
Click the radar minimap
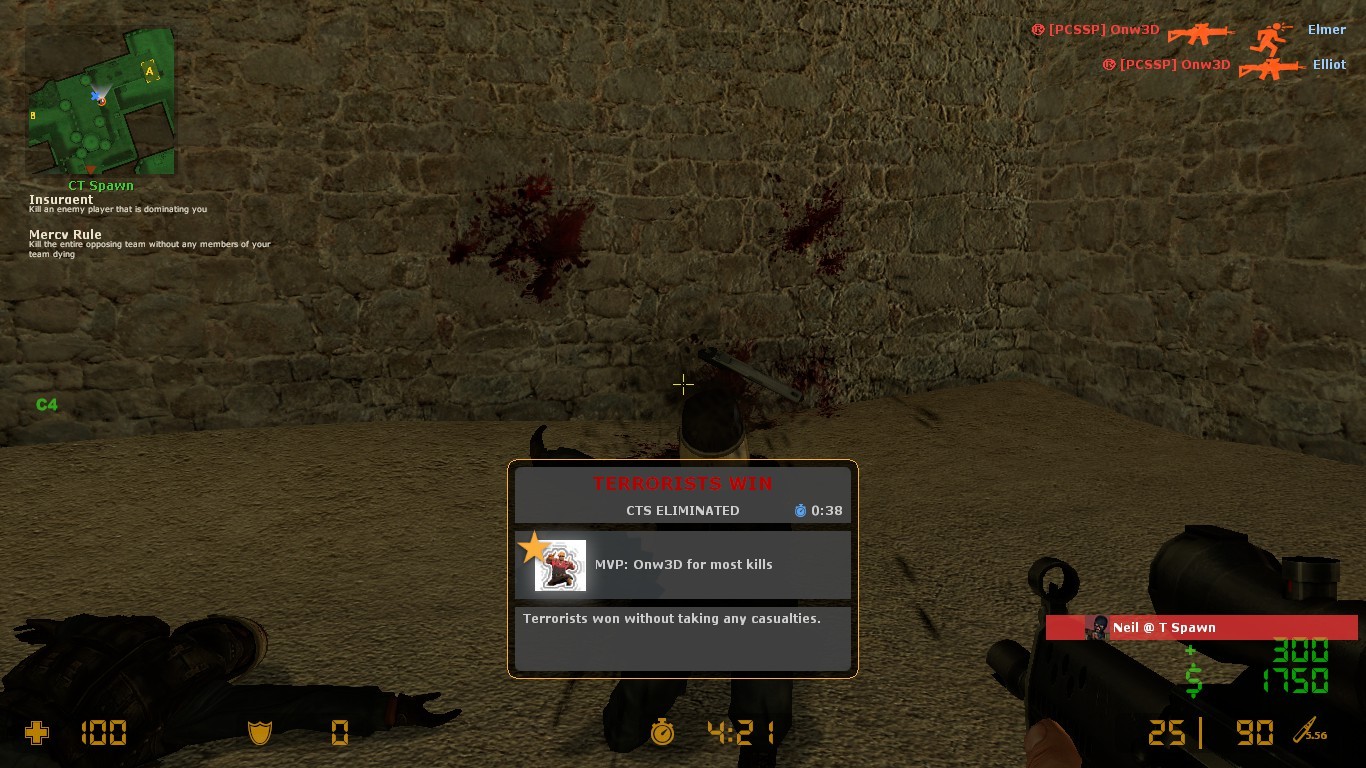pyautogui.click(x=100, y=100)
